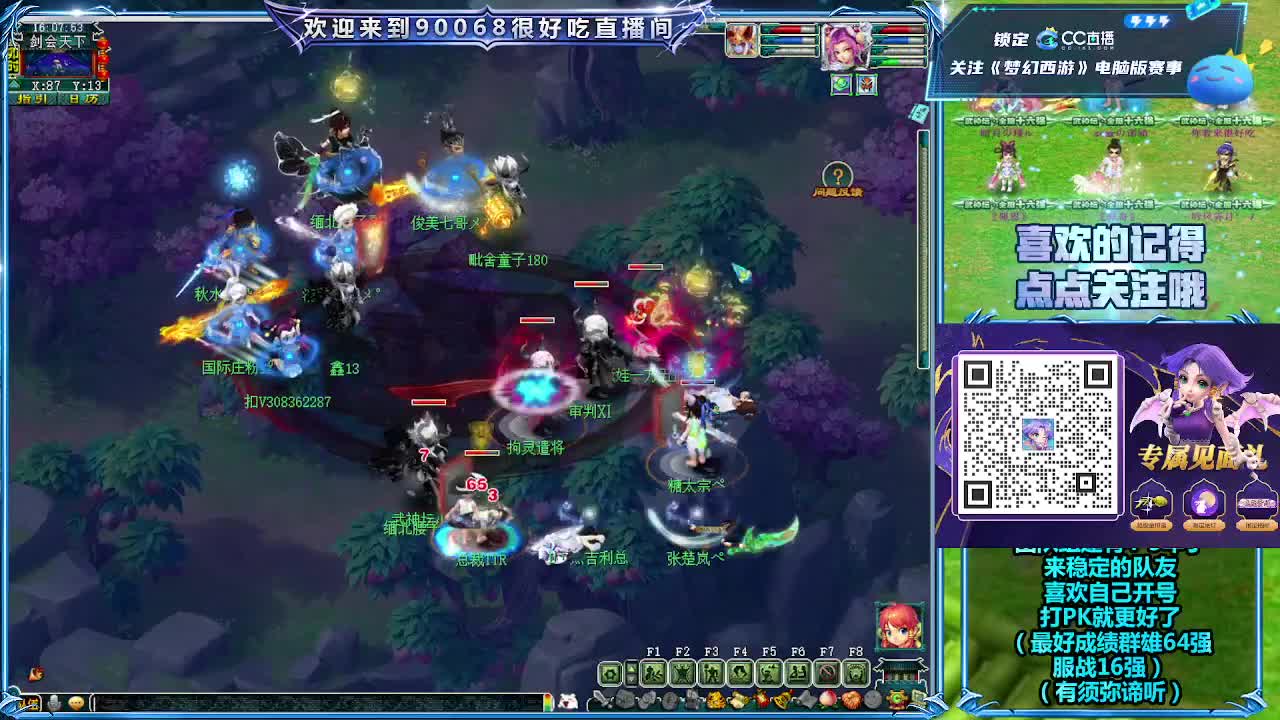The image size is (1280, 720).
Task: Click the voice microphone icon near chat
Action: pos(54,702)
